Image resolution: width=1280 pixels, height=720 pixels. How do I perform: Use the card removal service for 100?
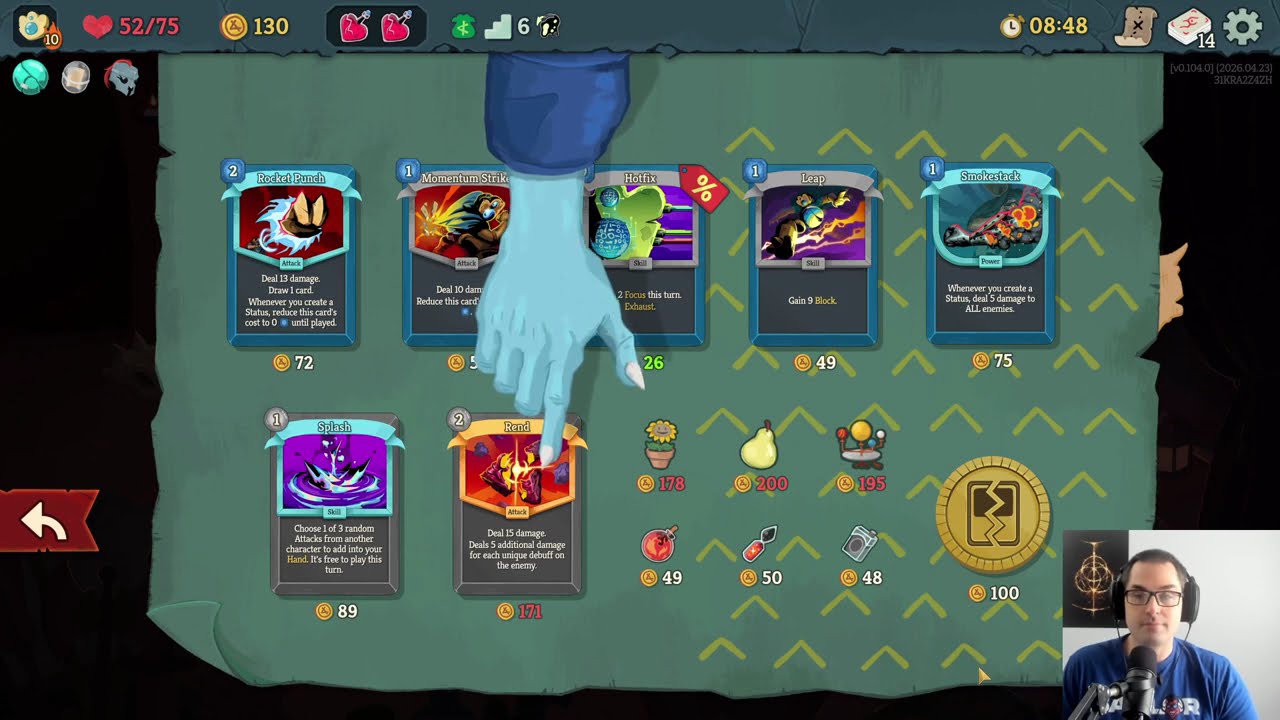pyautogui.click(x=992, y=515)
